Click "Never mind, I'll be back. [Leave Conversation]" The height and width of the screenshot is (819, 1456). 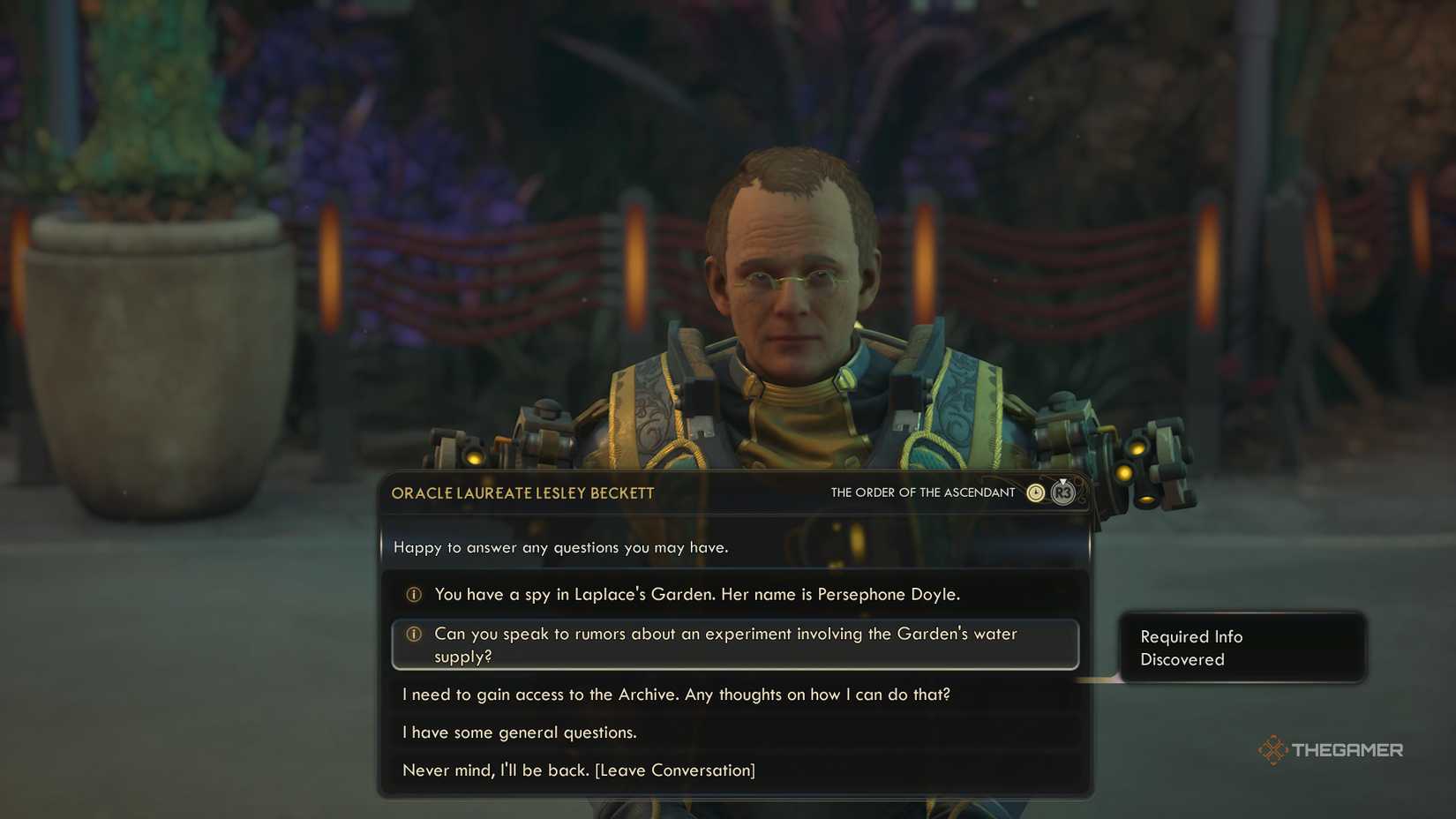click(x=579, y=770)
